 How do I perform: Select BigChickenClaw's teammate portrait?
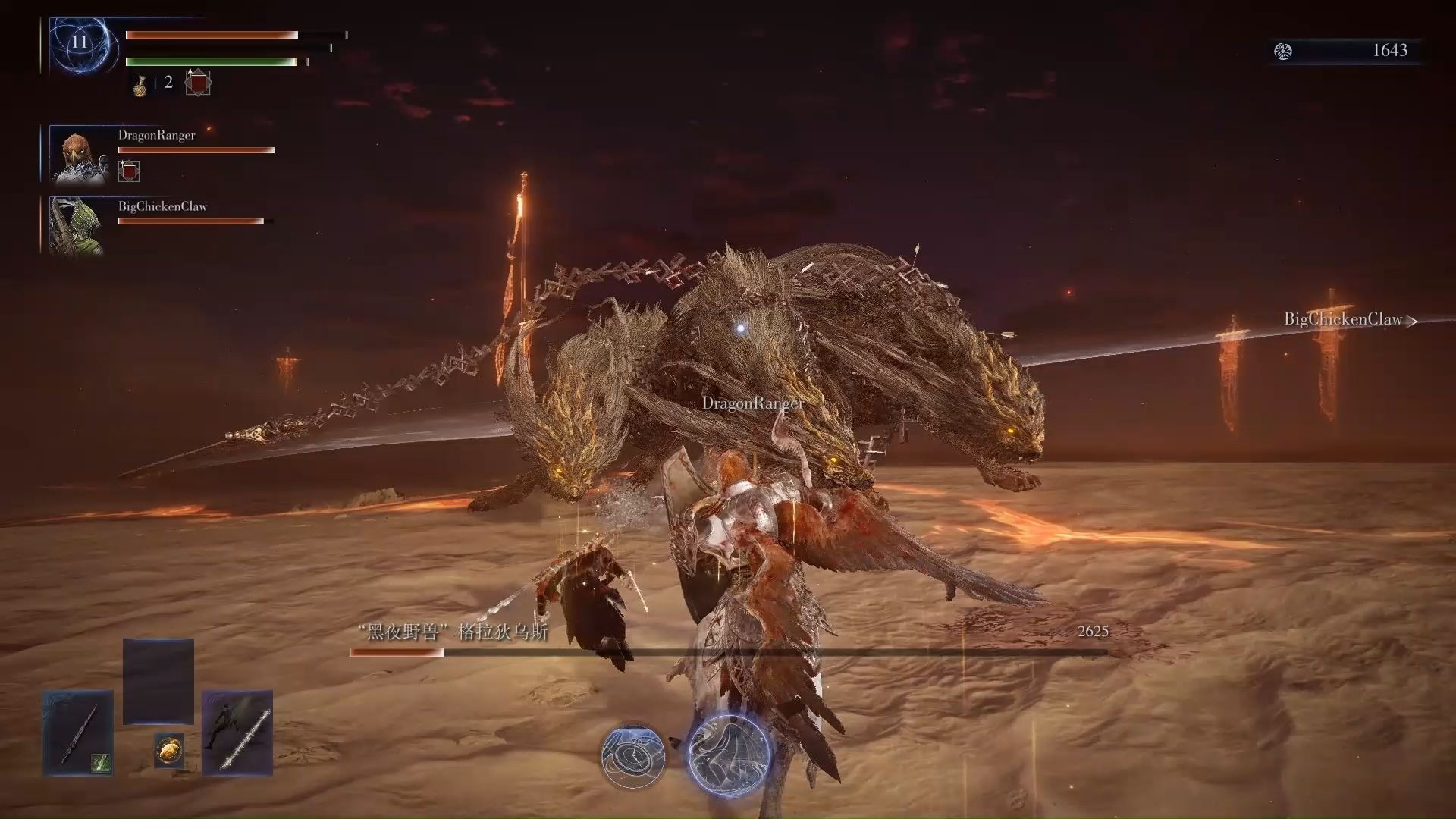(76, 225)
